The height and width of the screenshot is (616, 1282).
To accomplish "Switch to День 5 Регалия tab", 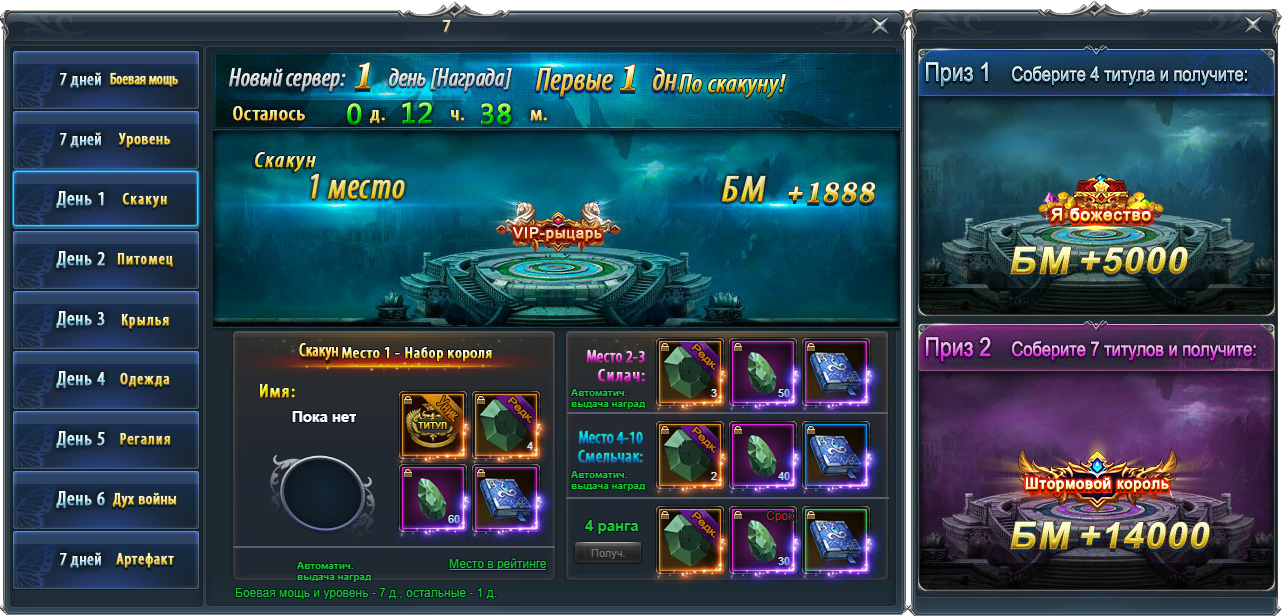I will (105, 439).
